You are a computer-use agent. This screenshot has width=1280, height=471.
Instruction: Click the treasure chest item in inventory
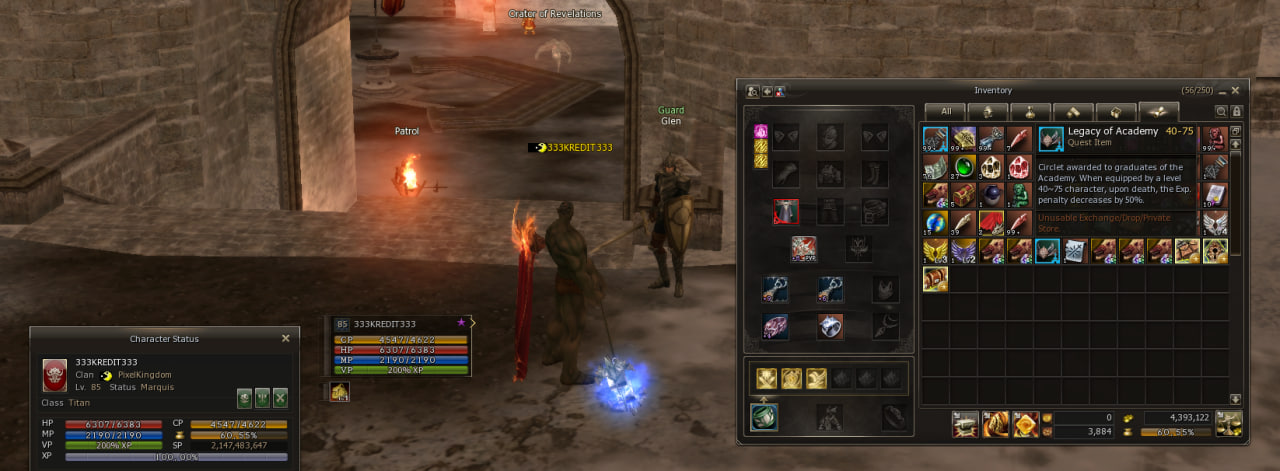coord(963,194)
